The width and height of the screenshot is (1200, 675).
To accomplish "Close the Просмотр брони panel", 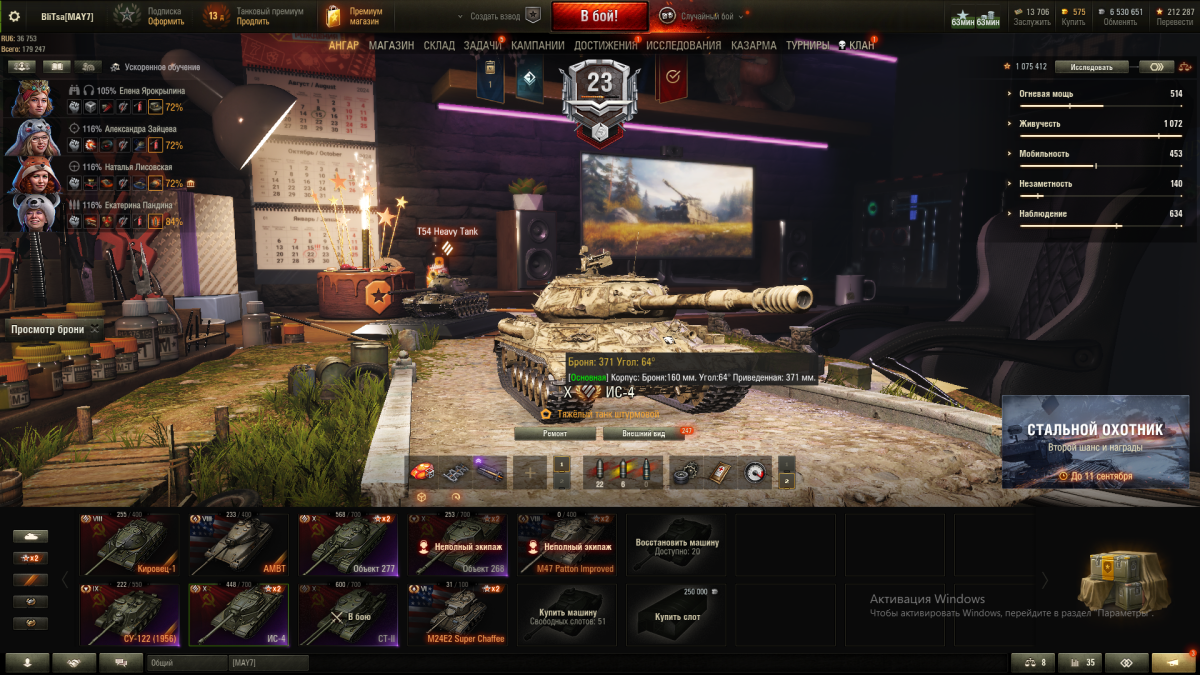I will (x=95, y=329).
